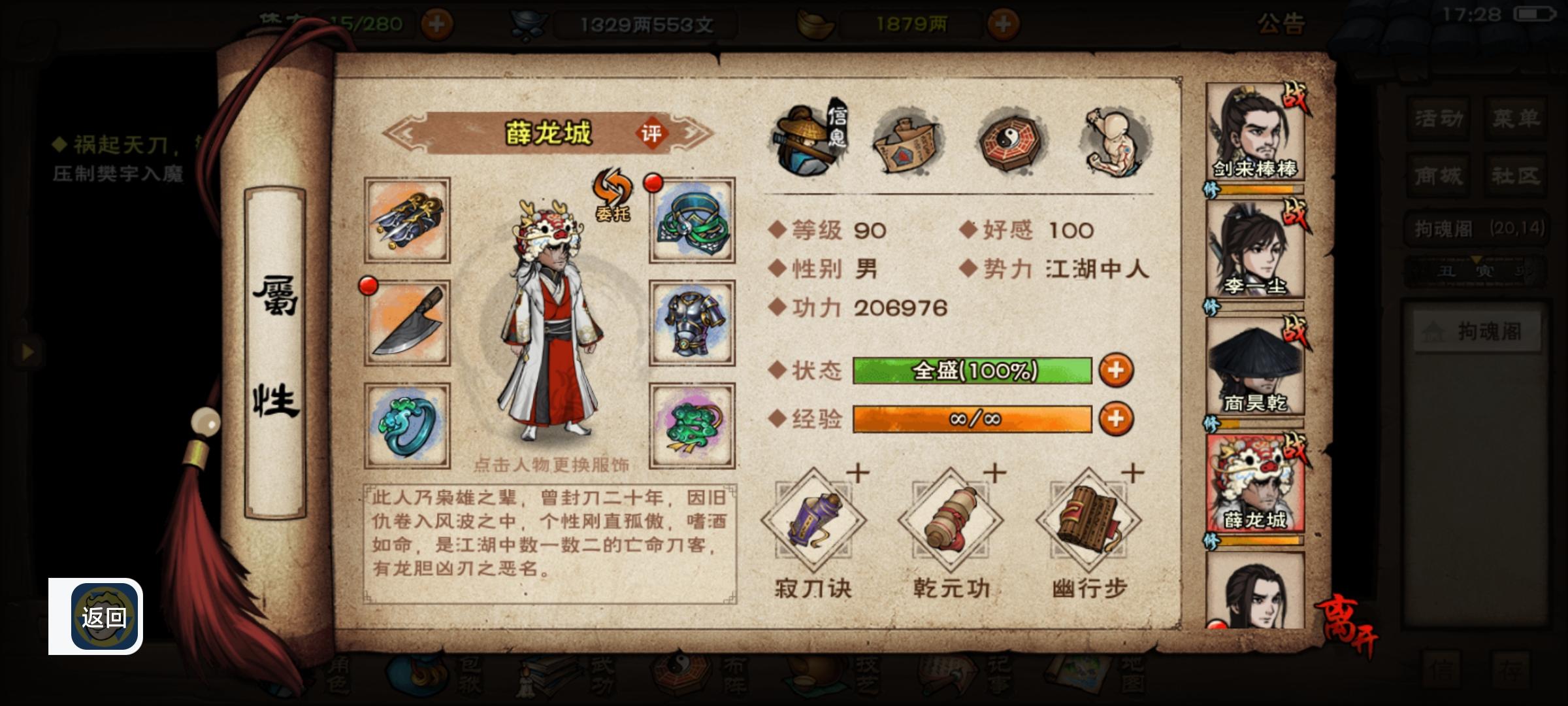This screenshot has width=1568, height=706.
Task: Open the 商城 shop menu item
Action: (x=1437, y=175)
